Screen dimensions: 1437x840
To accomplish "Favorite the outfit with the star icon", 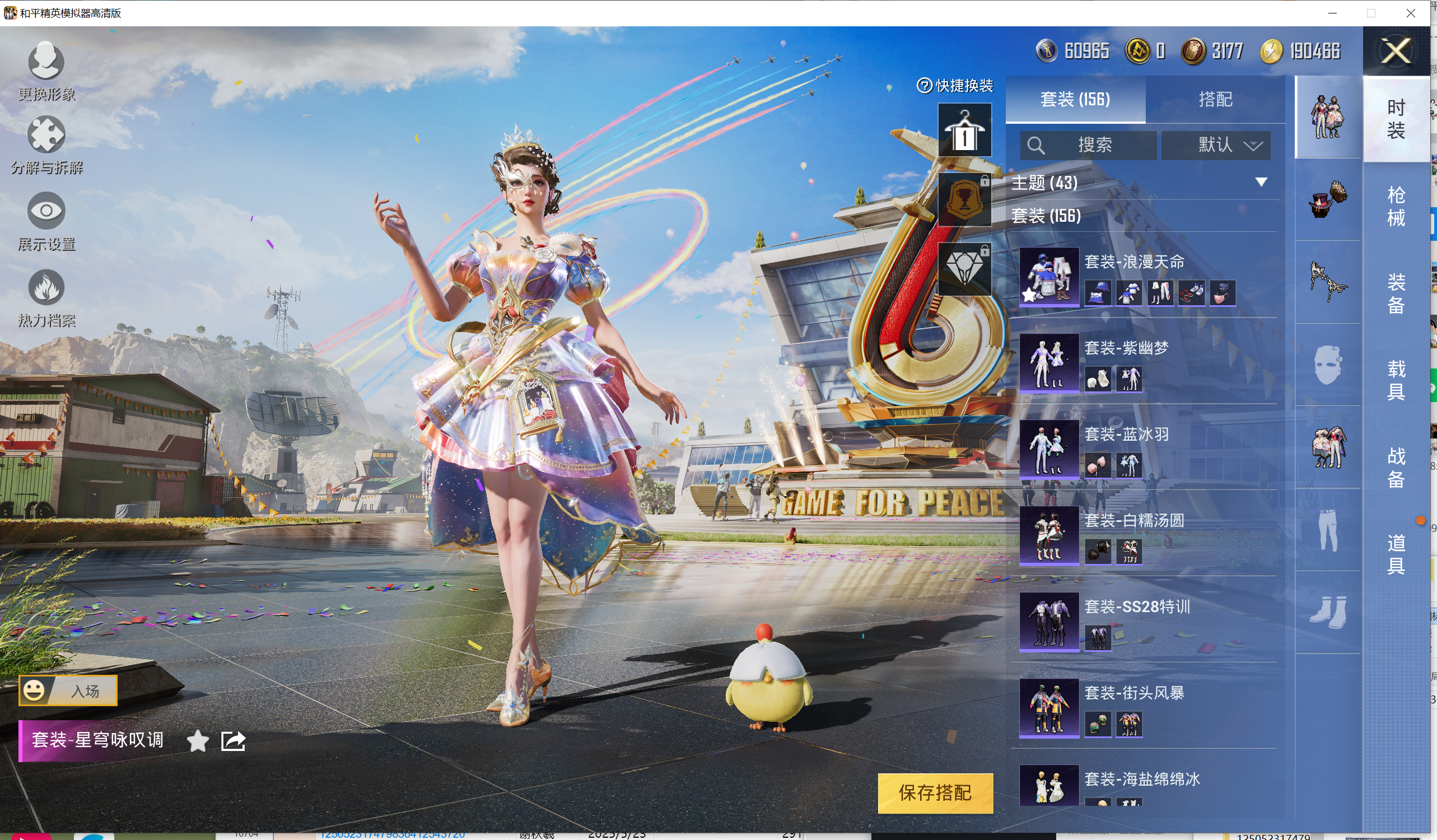I will pos(197,741).
